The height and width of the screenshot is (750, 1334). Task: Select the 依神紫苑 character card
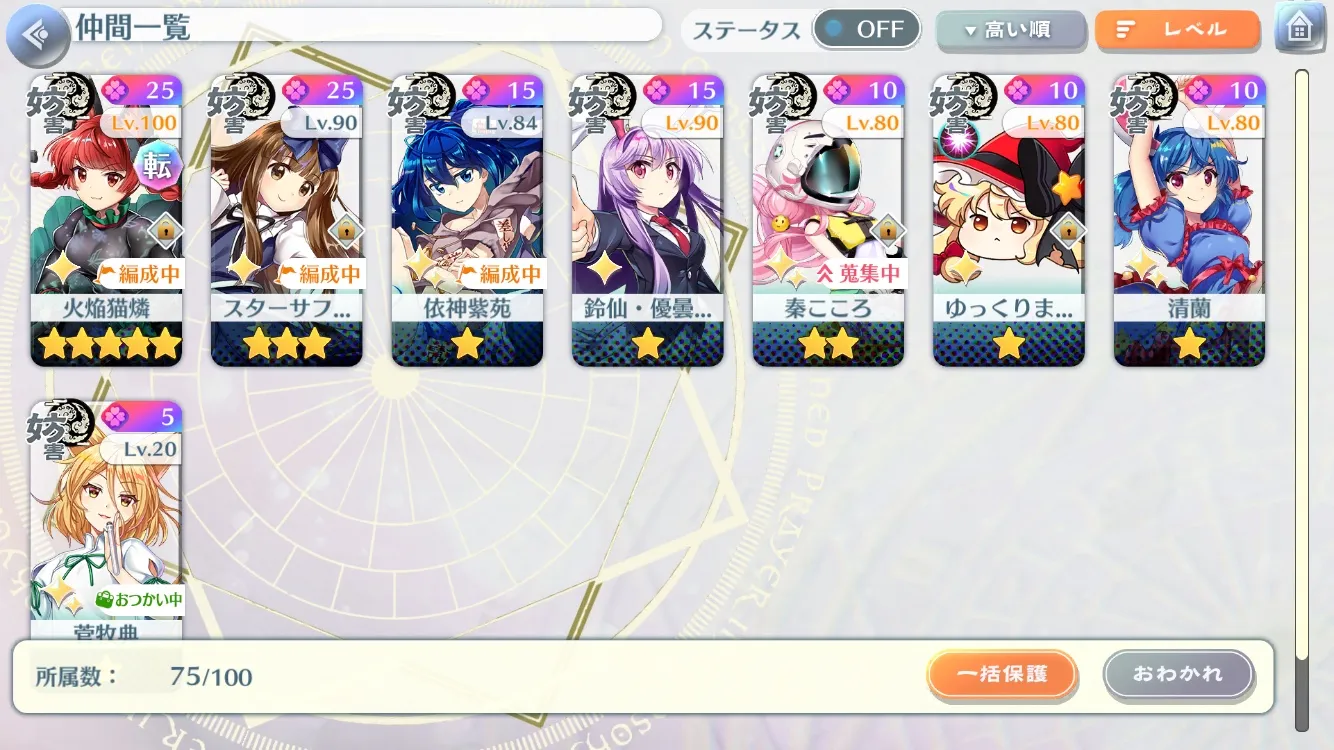click(x=467, y=220)
